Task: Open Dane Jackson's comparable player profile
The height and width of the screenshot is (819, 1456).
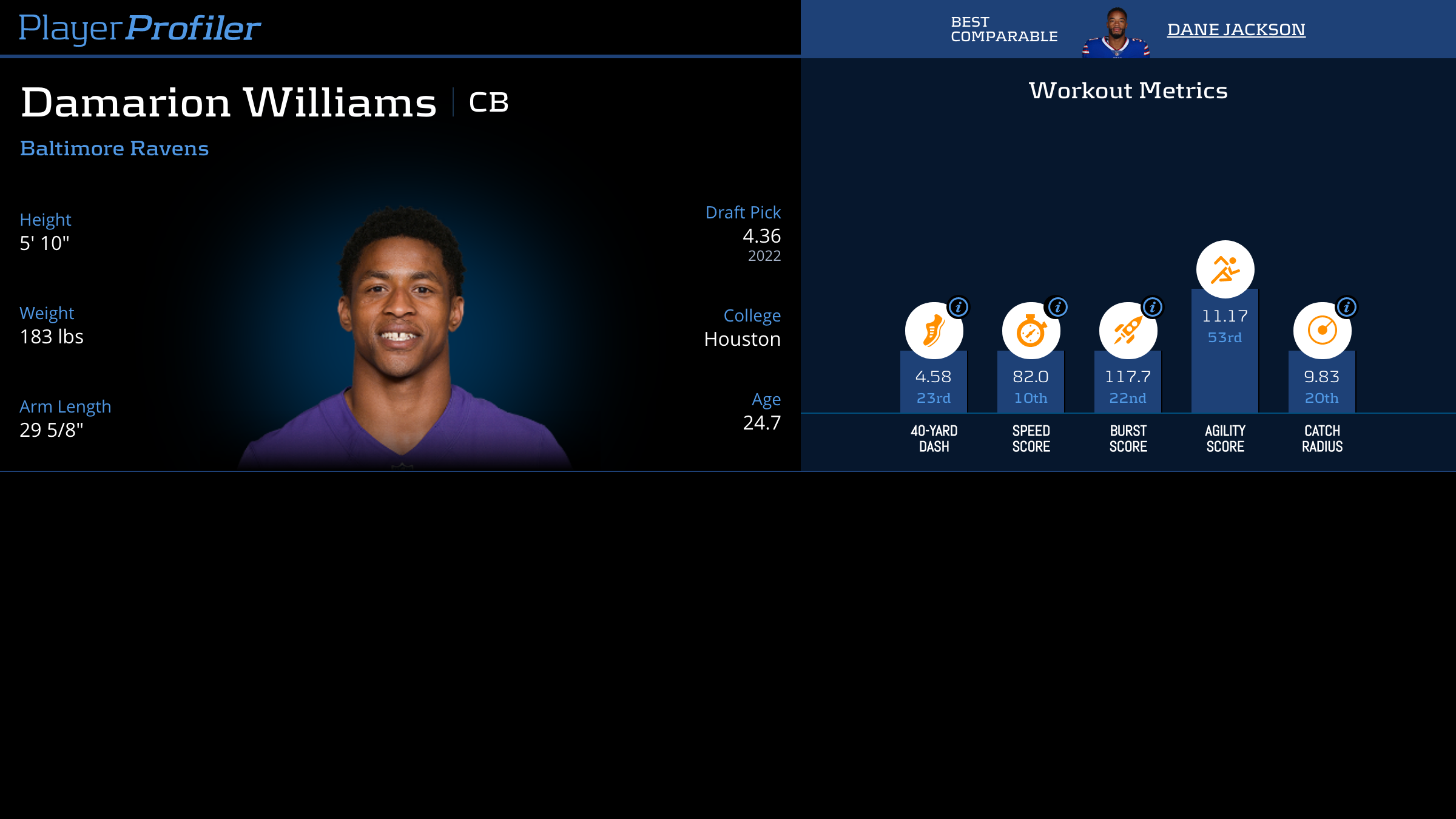Action: click(x=1236, y=29)
